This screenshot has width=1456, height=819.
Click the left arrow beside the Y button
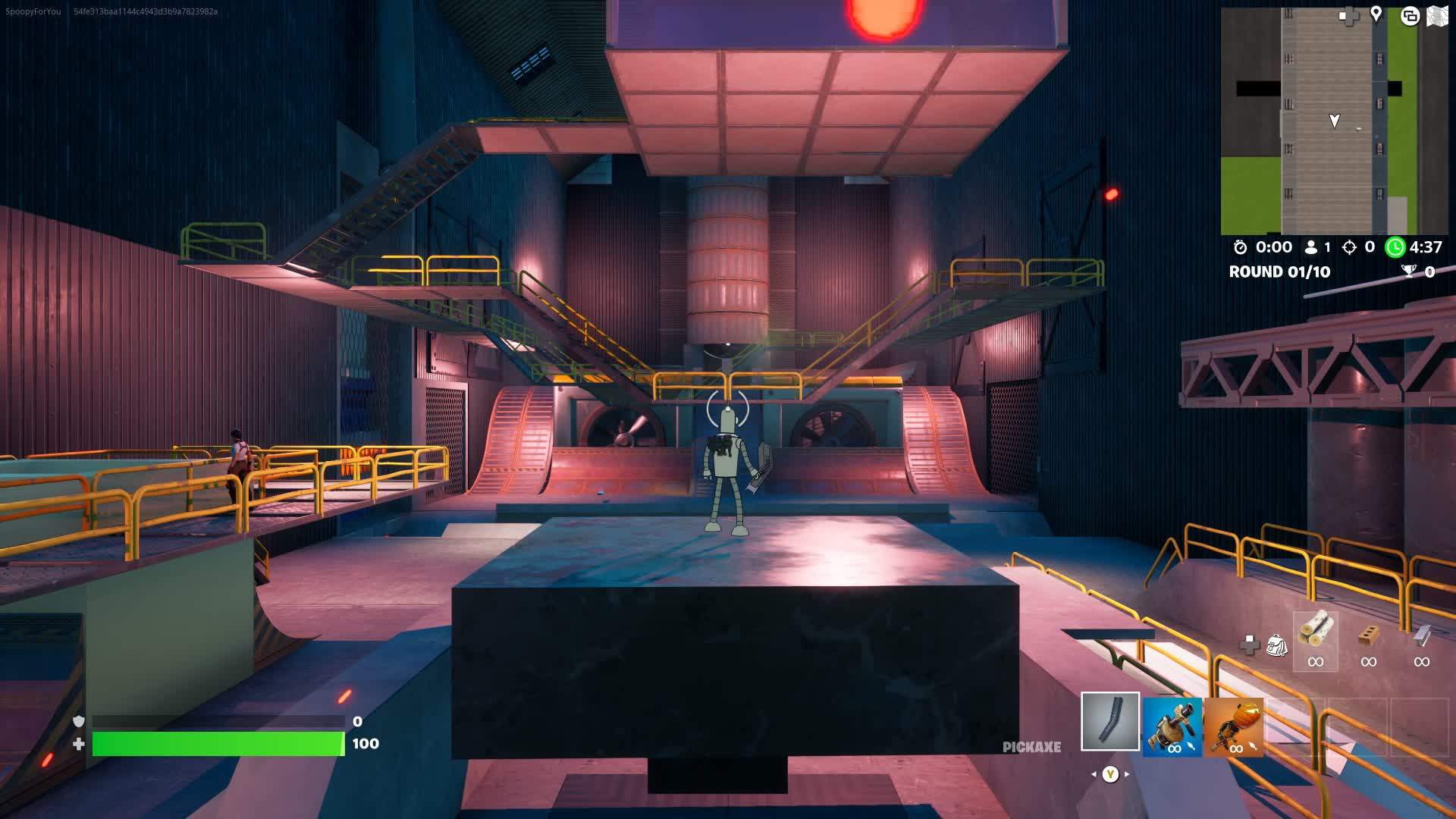[1094, 775]
